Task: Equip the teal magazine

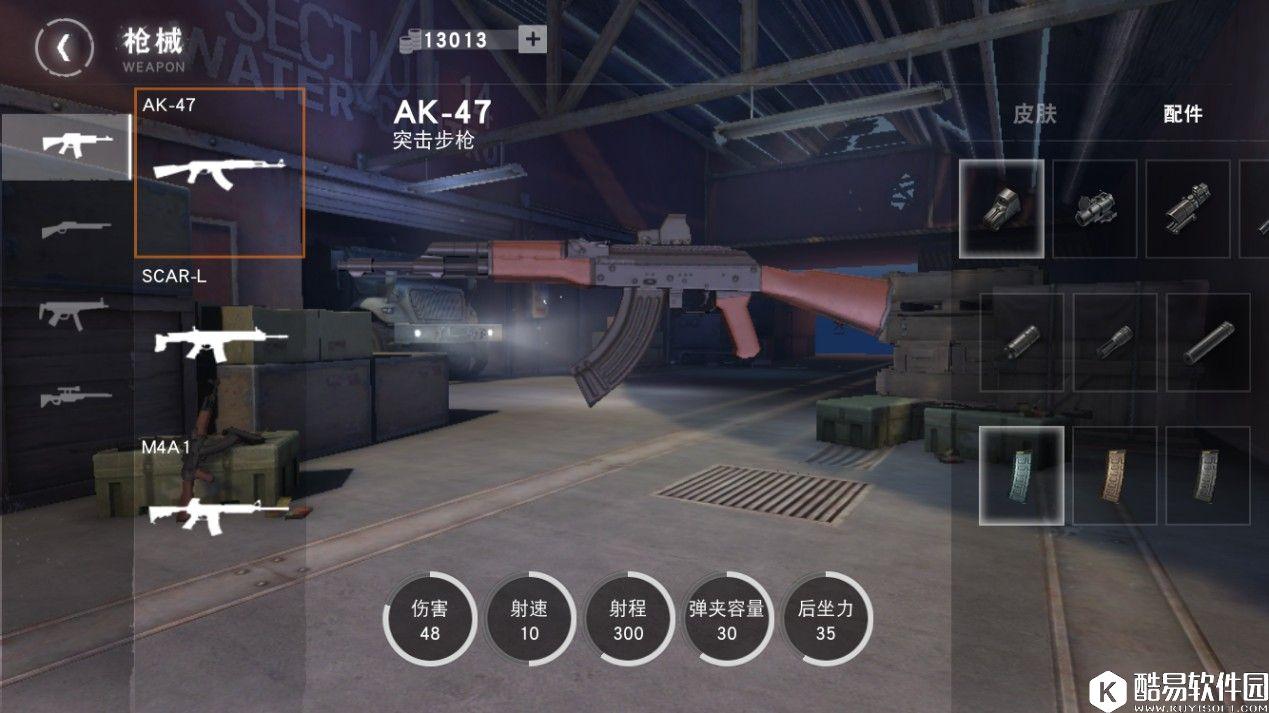Action: pyautogui.click(x=1021, y=475)
